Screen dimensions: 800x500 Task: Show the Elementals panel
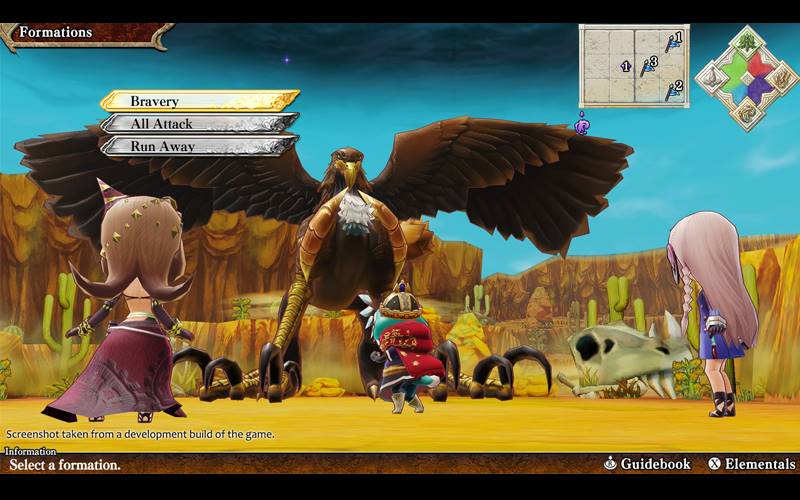pos(751,464)
